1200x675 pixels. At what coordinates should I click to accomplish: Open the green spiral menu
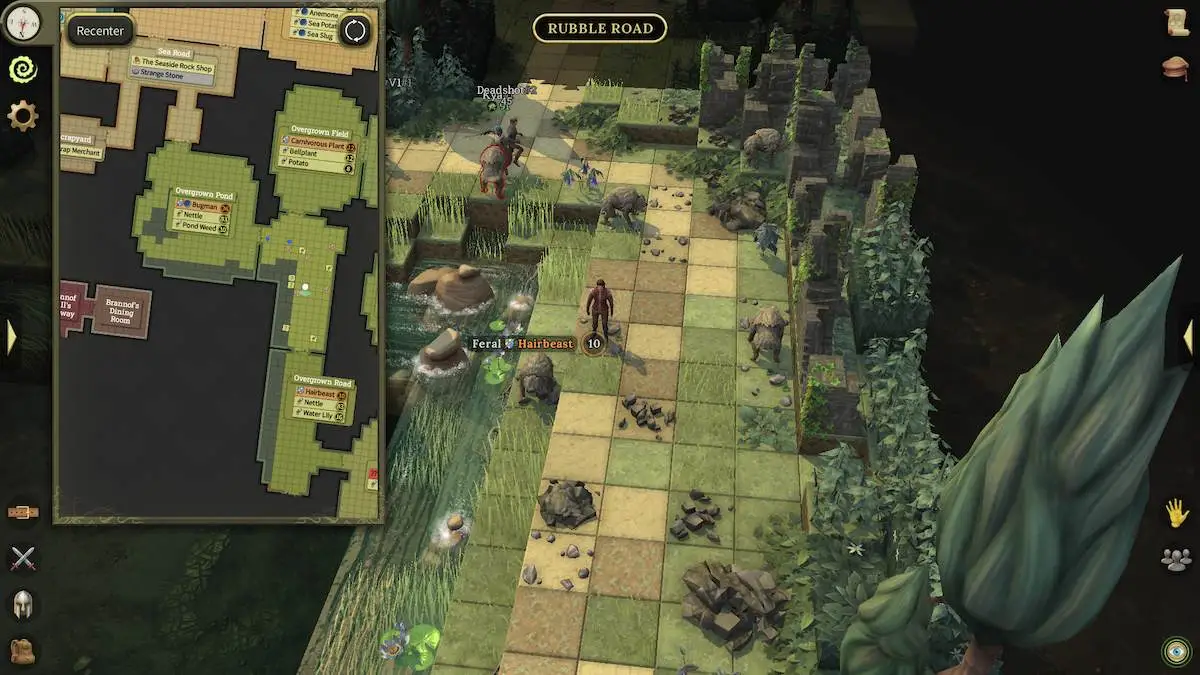pyautogui.click(x=22, y=68)
